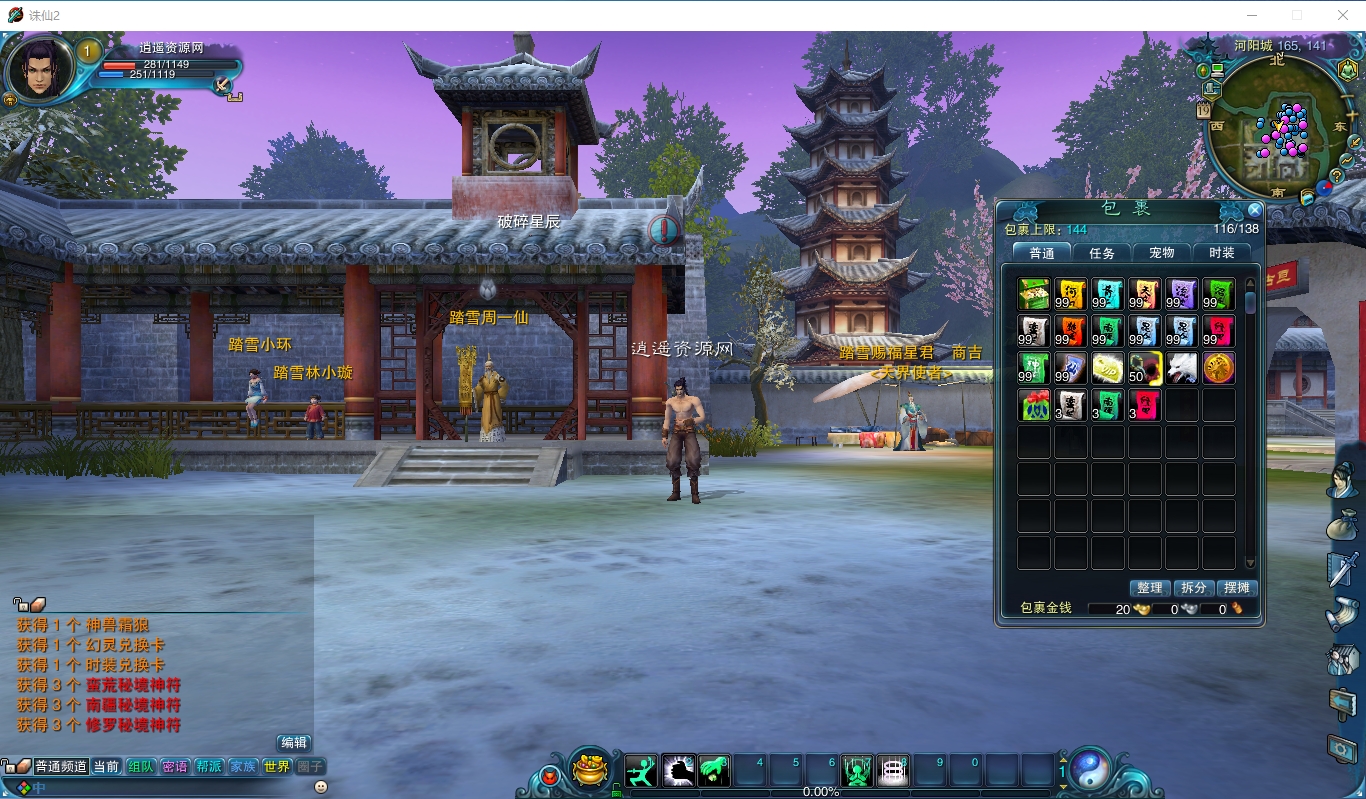The image size is (1366, 799).
Task: Switch to the 时装 tab in the bag window
Action: (1220, 253)
